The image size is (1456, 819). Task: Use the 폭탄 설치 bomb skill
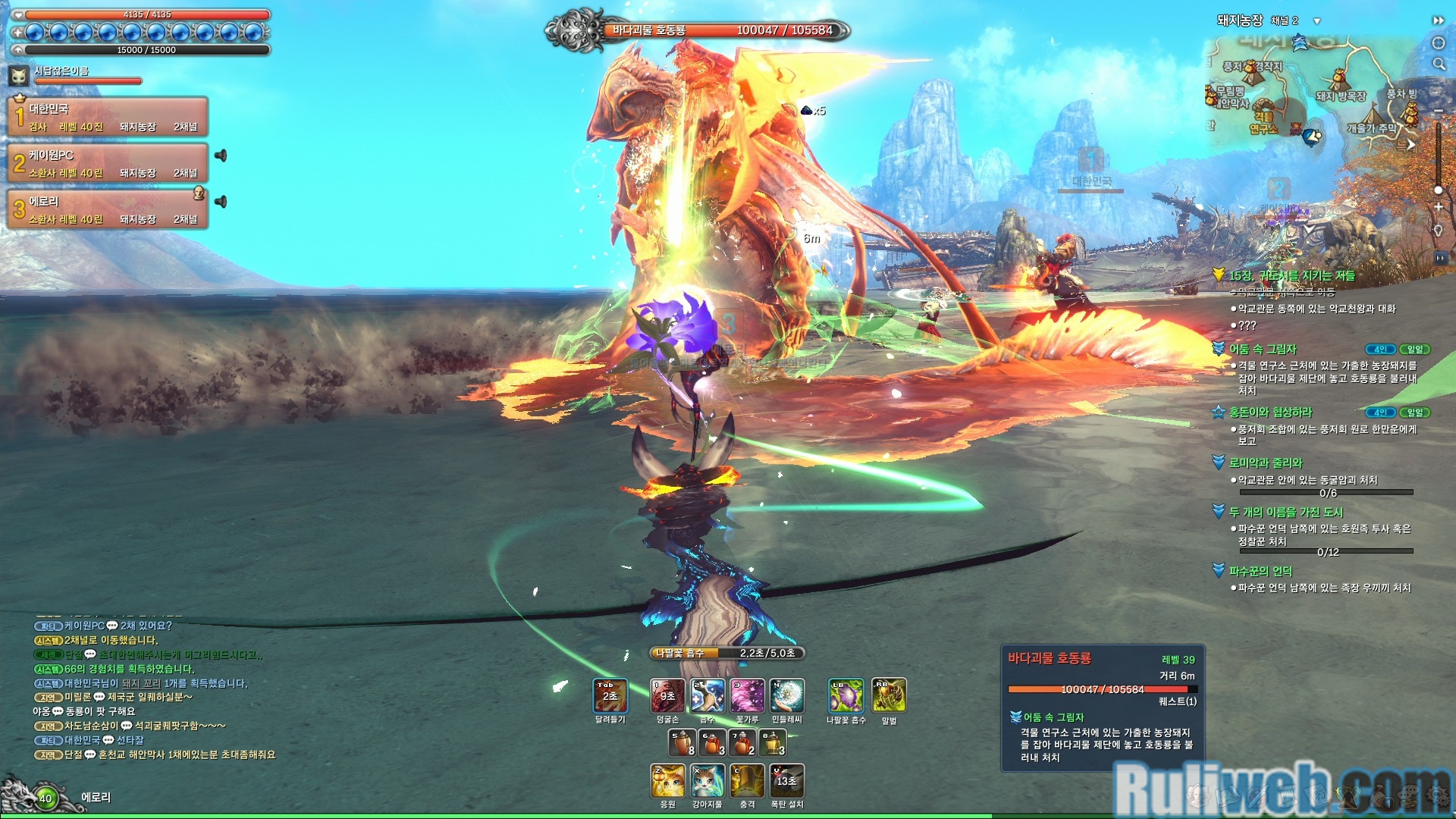pos(787,780)
